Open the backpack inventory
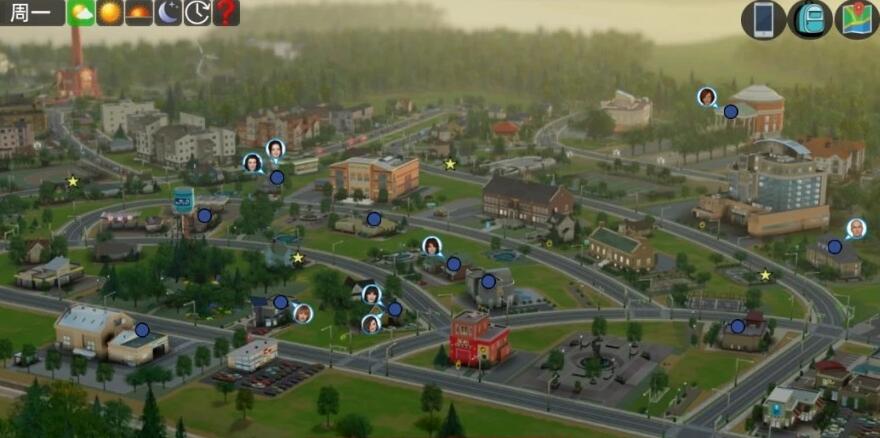Screen dimensions: 880x438 810,20
